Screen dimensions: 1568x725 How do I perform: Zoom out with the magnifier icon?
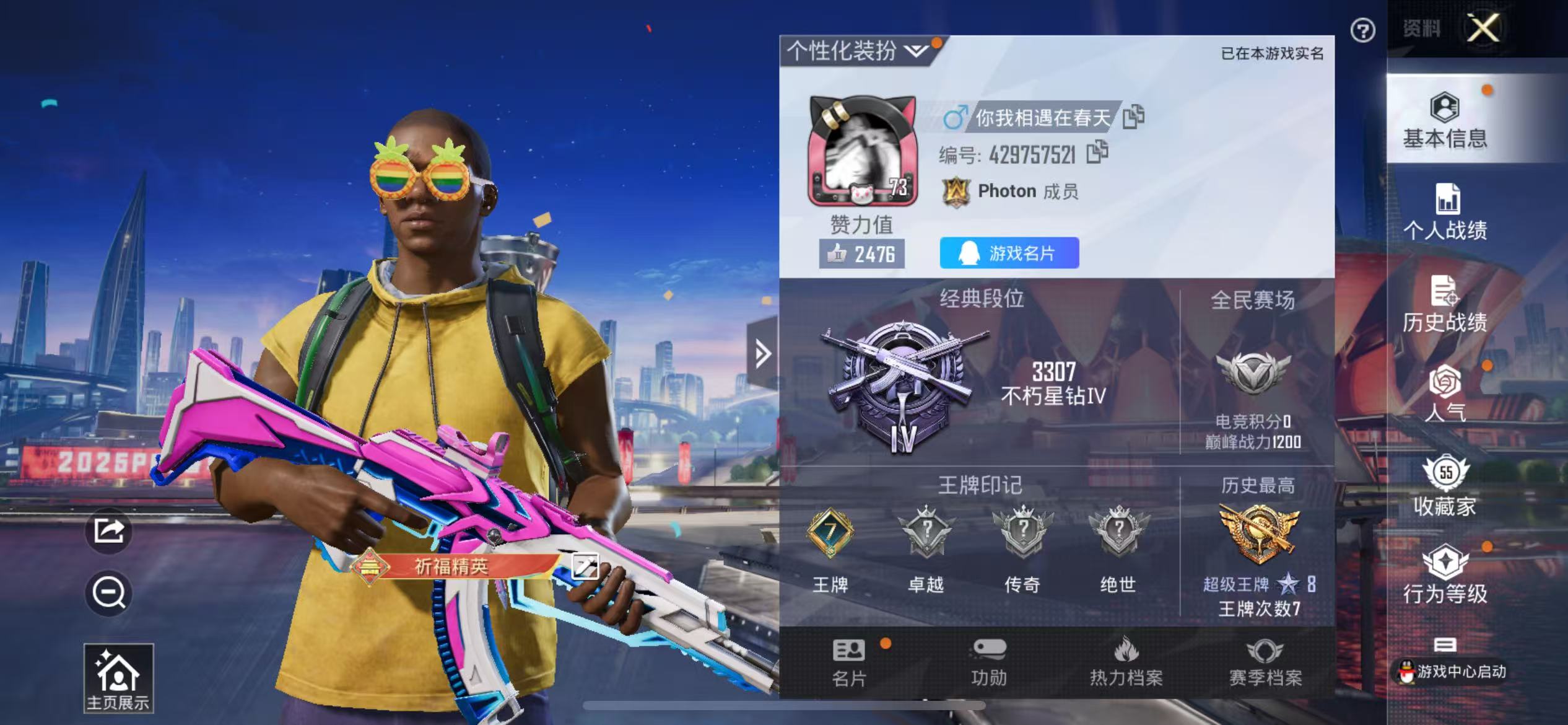click(x=109, y=593)
